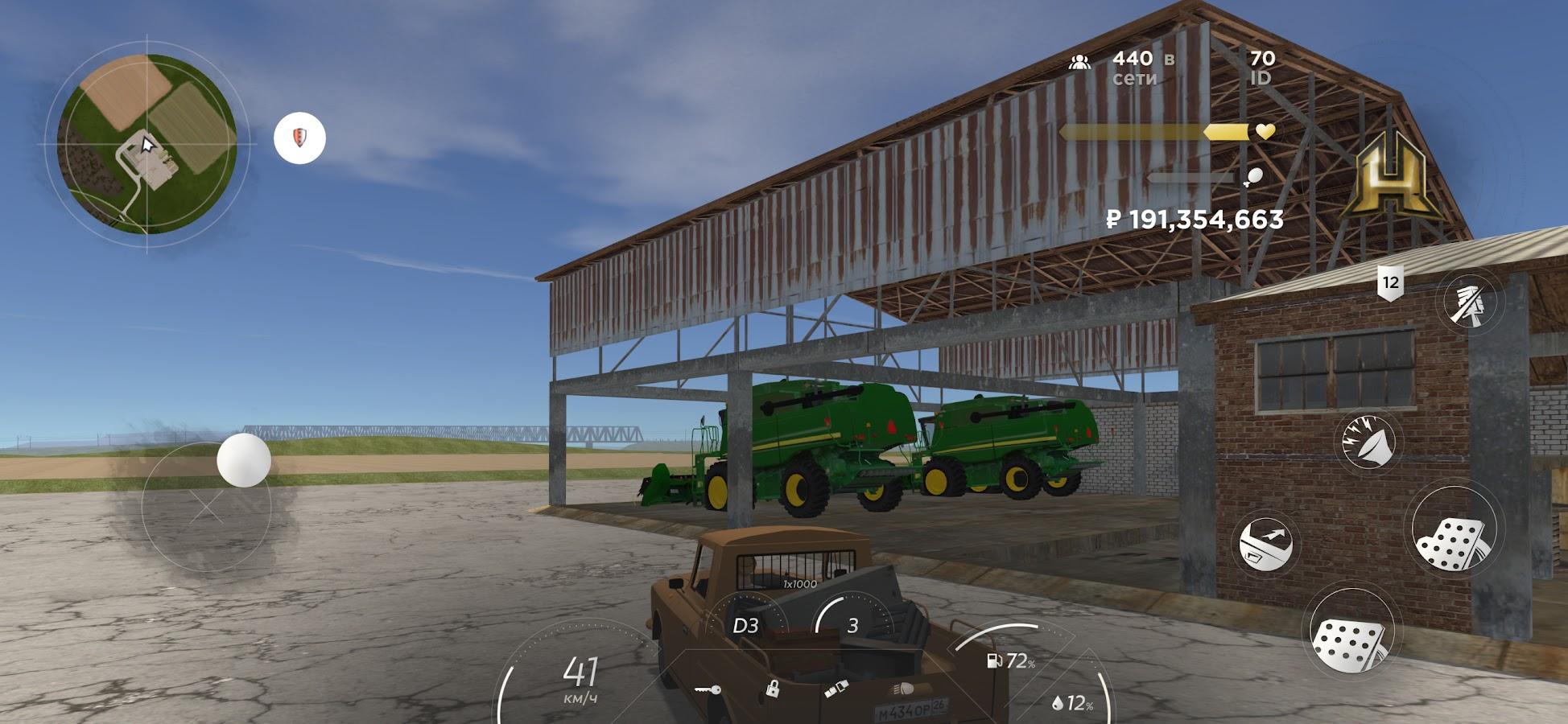Screen dimensions: 1568x724
Task: Tap the D3 gear selector gauge
Action: click(745, 626)
